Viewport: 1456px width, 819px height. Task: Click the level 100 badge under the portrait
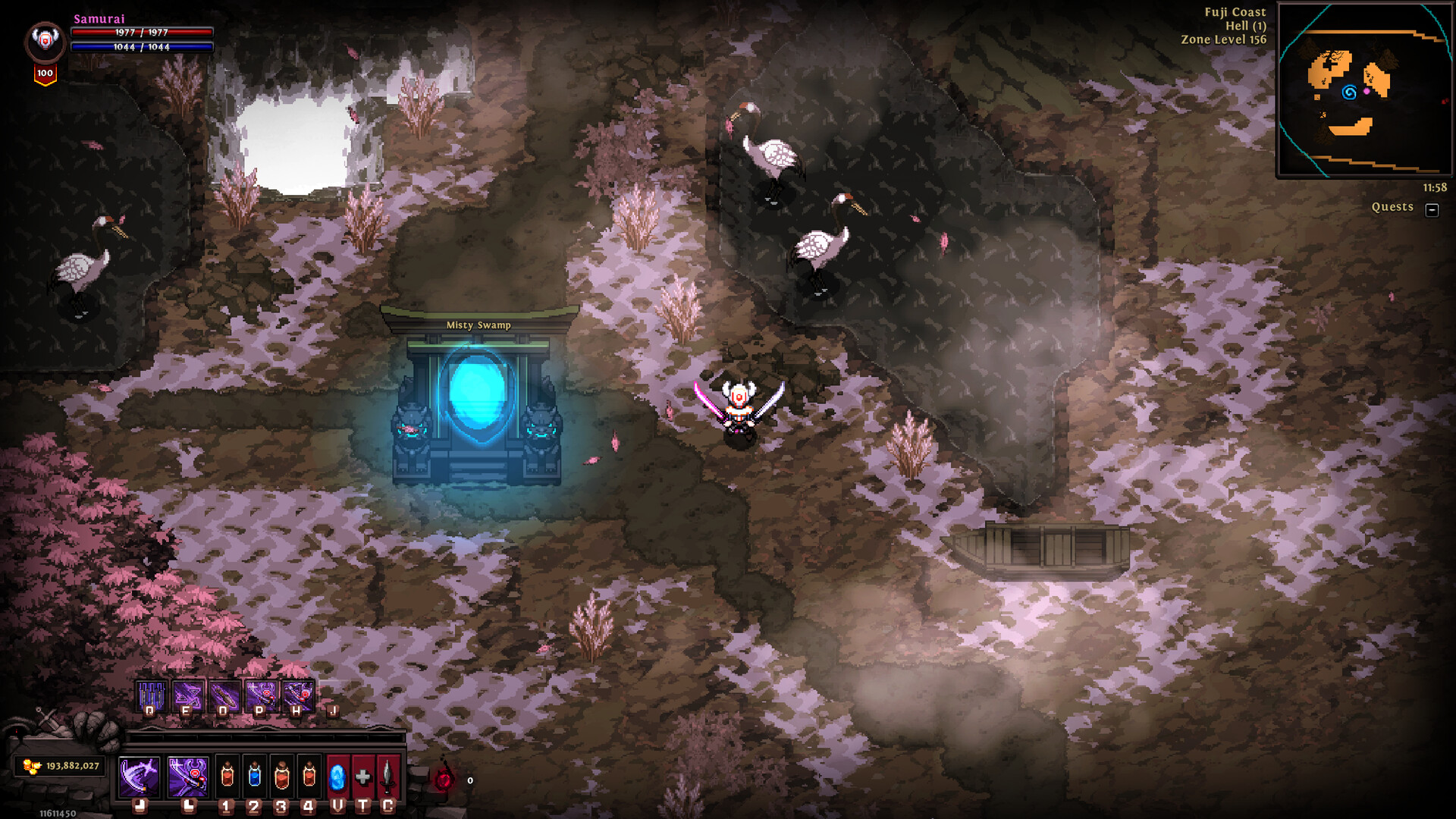44,73
